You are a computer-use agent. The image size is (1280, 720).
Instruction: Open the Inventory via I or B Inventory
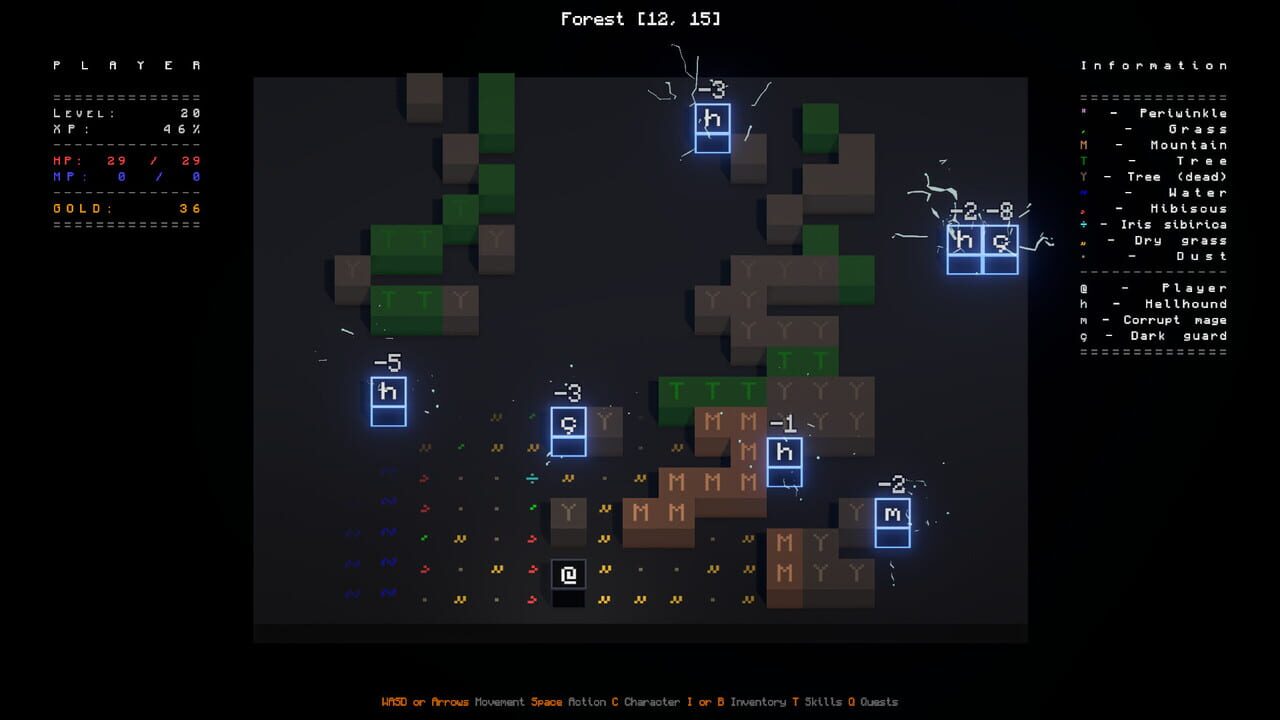(x=736, y=702)
